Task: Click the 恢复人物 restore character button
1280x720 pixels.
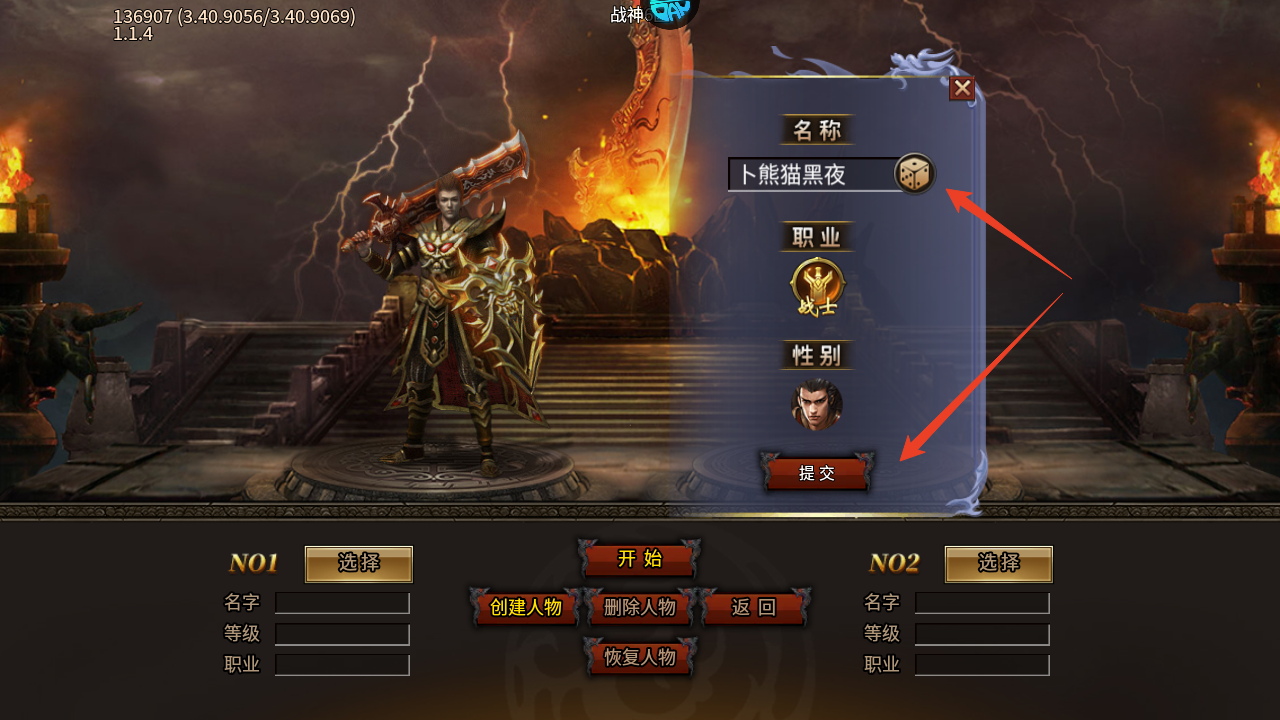Action: pyautogui.click(x=639, y=659)
